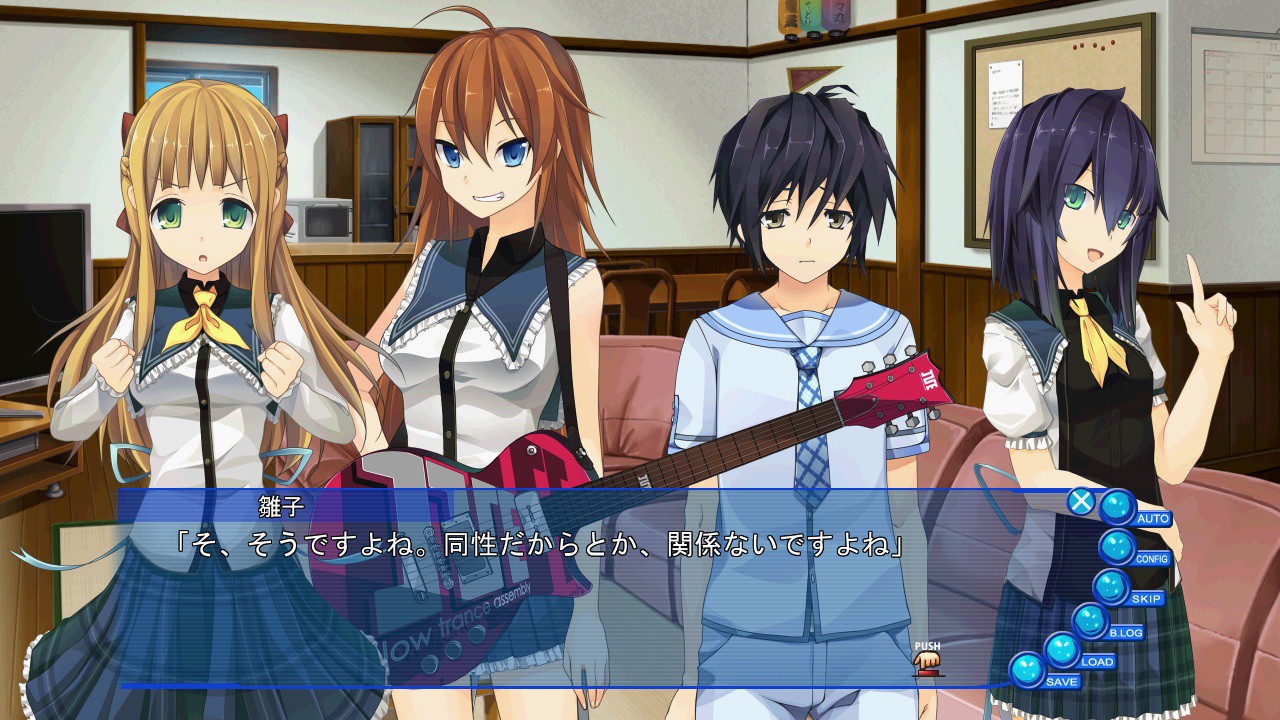Enable AUTO text advance mode
This screenshot has height=720, width=1280.
pyautogui.click(x=1118, y=508)
